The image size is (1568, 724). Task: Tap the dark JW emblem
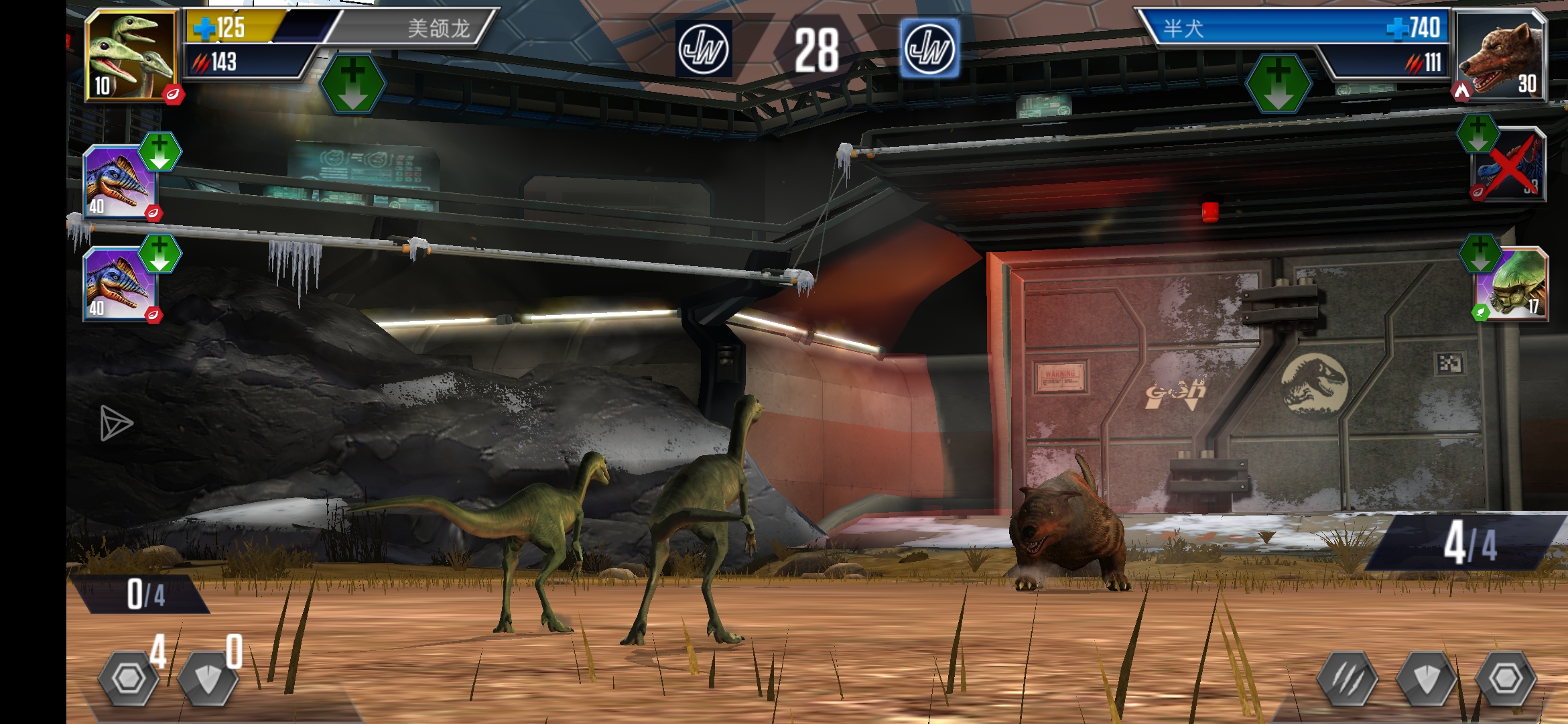click(703, 49)
